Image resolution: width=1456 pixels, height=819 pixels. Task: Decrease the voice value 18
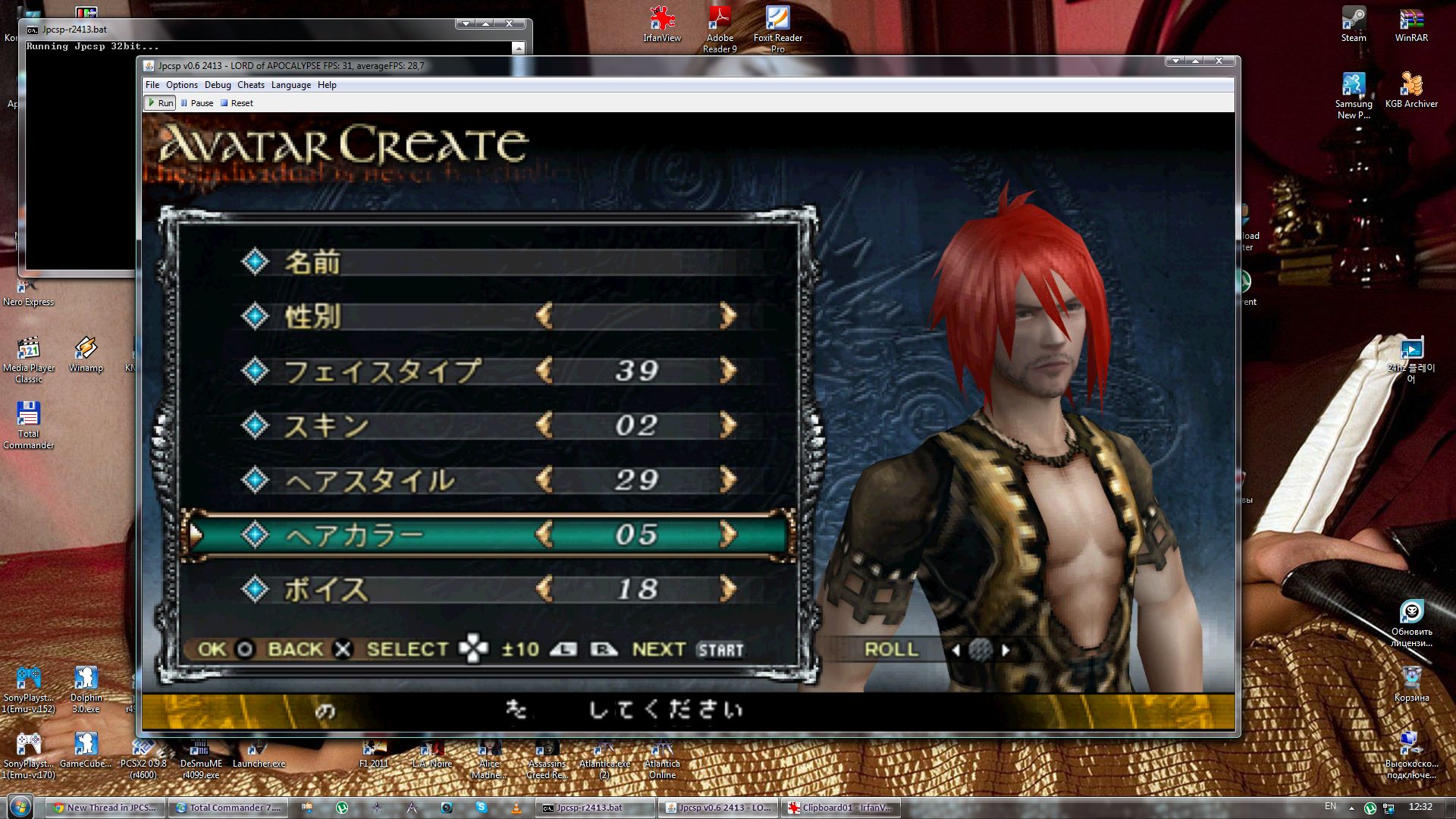coord(544,589)
